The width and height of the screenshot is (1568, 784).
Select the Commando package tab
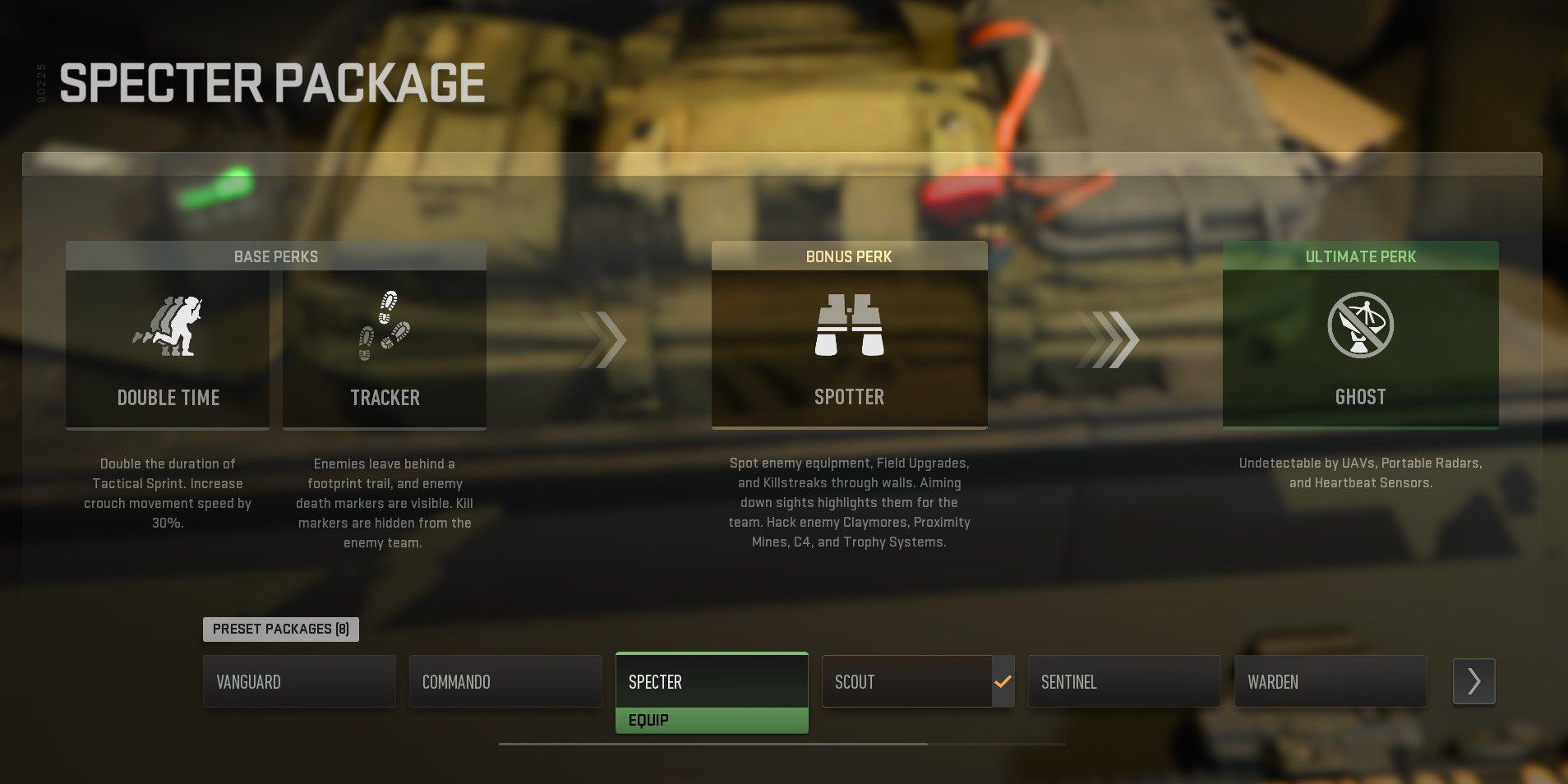coord(505,681)
